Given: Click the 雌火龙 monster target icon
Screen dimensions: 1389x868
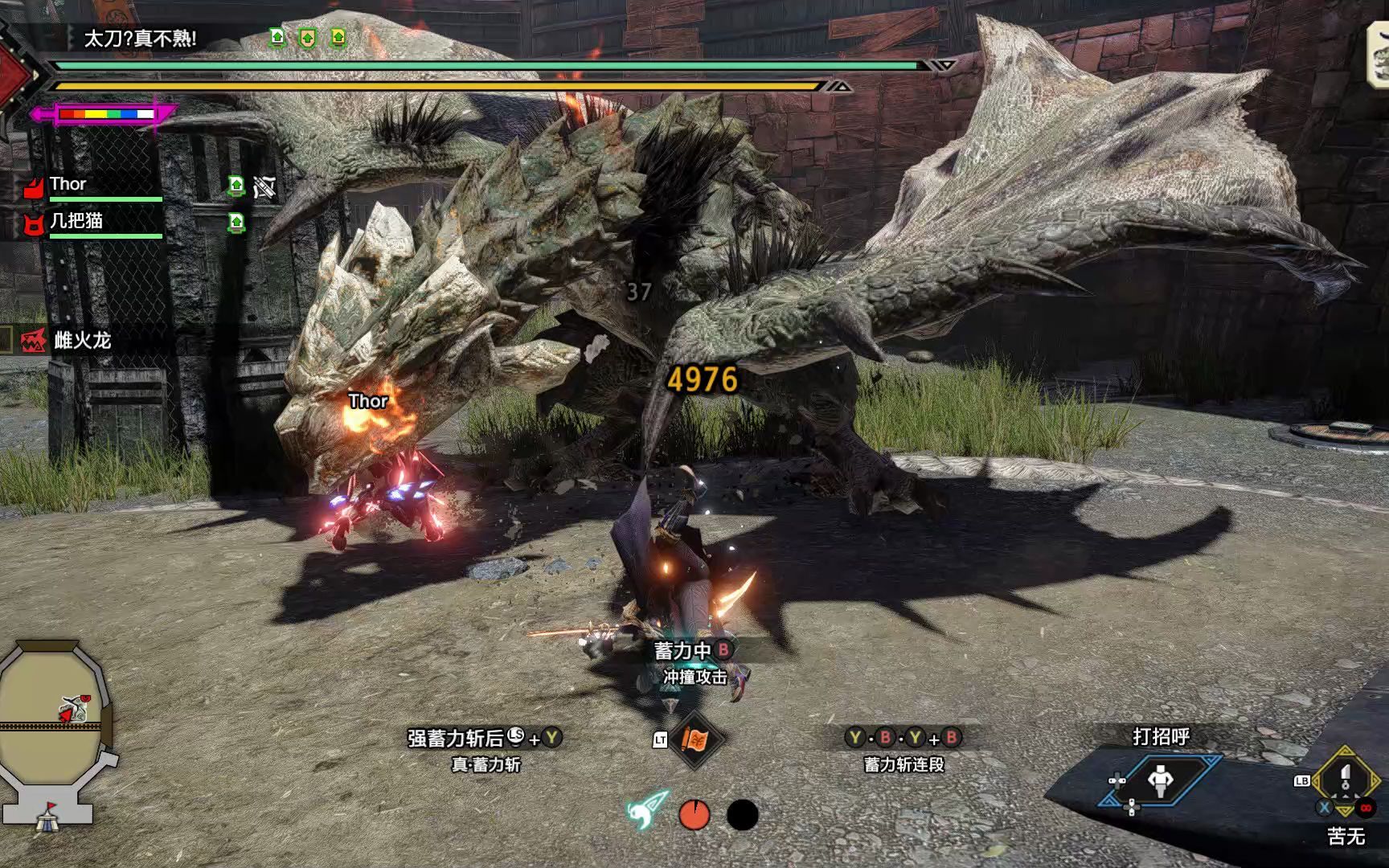Looking at the screenshot, I should [33, 341].
